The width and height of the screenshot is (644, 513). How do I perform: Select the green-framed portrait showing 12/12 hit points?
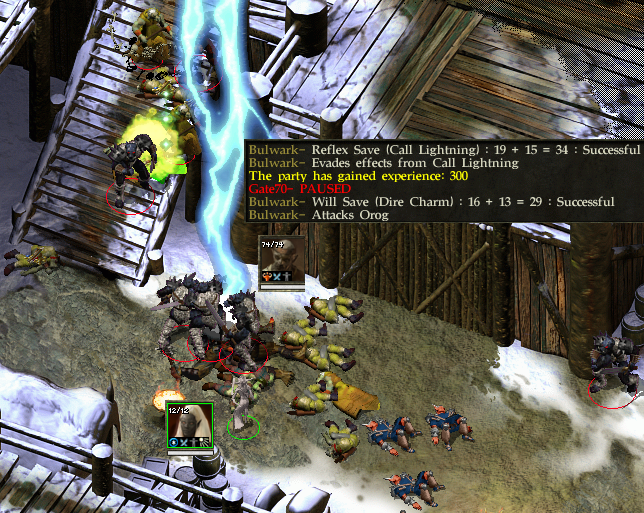[188, 427]
